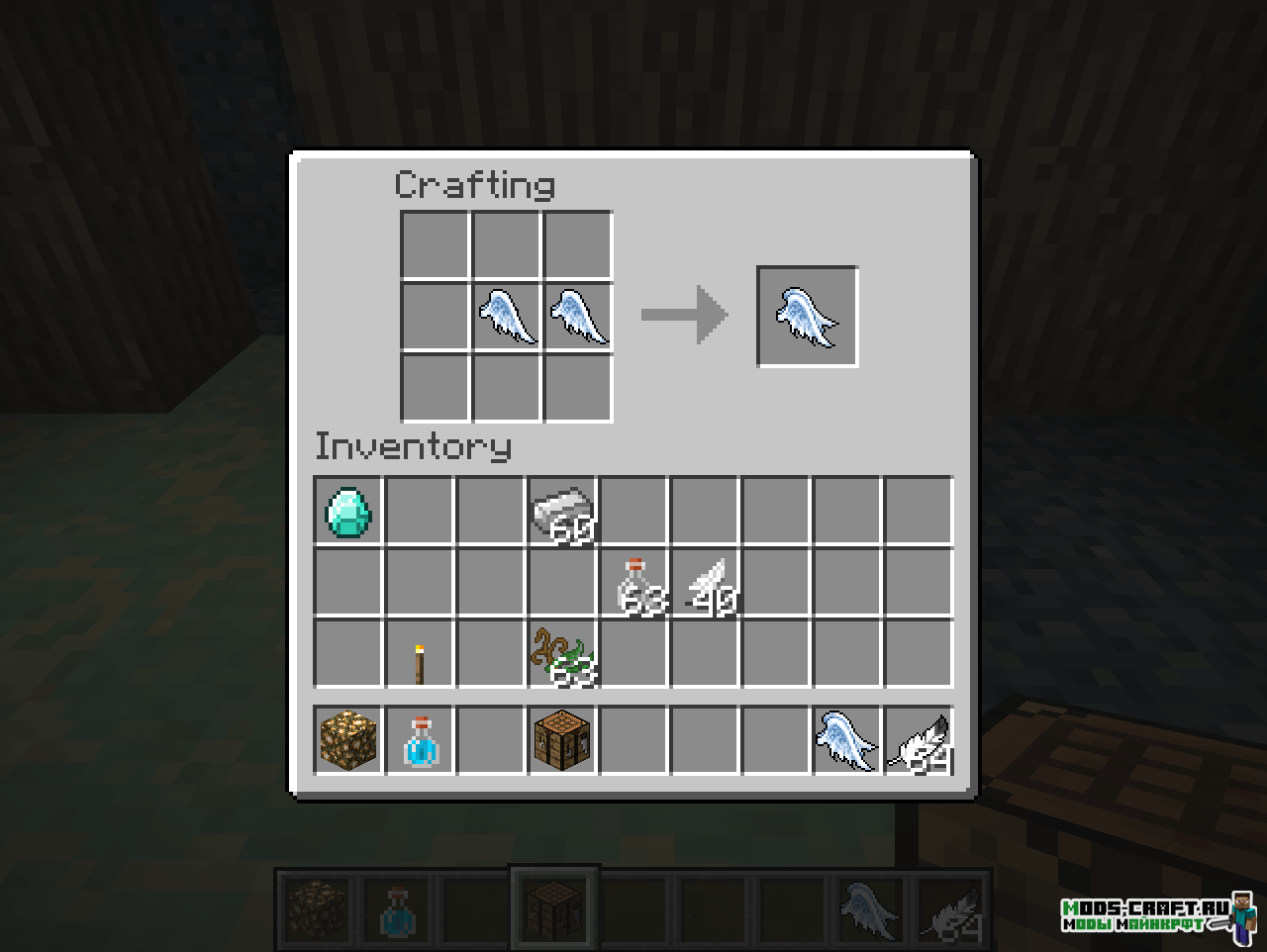The width and height of the screenshot is (1267, 952).
Task: Open the mods-craft.ru watermark link
Action: coord(1146,915)
